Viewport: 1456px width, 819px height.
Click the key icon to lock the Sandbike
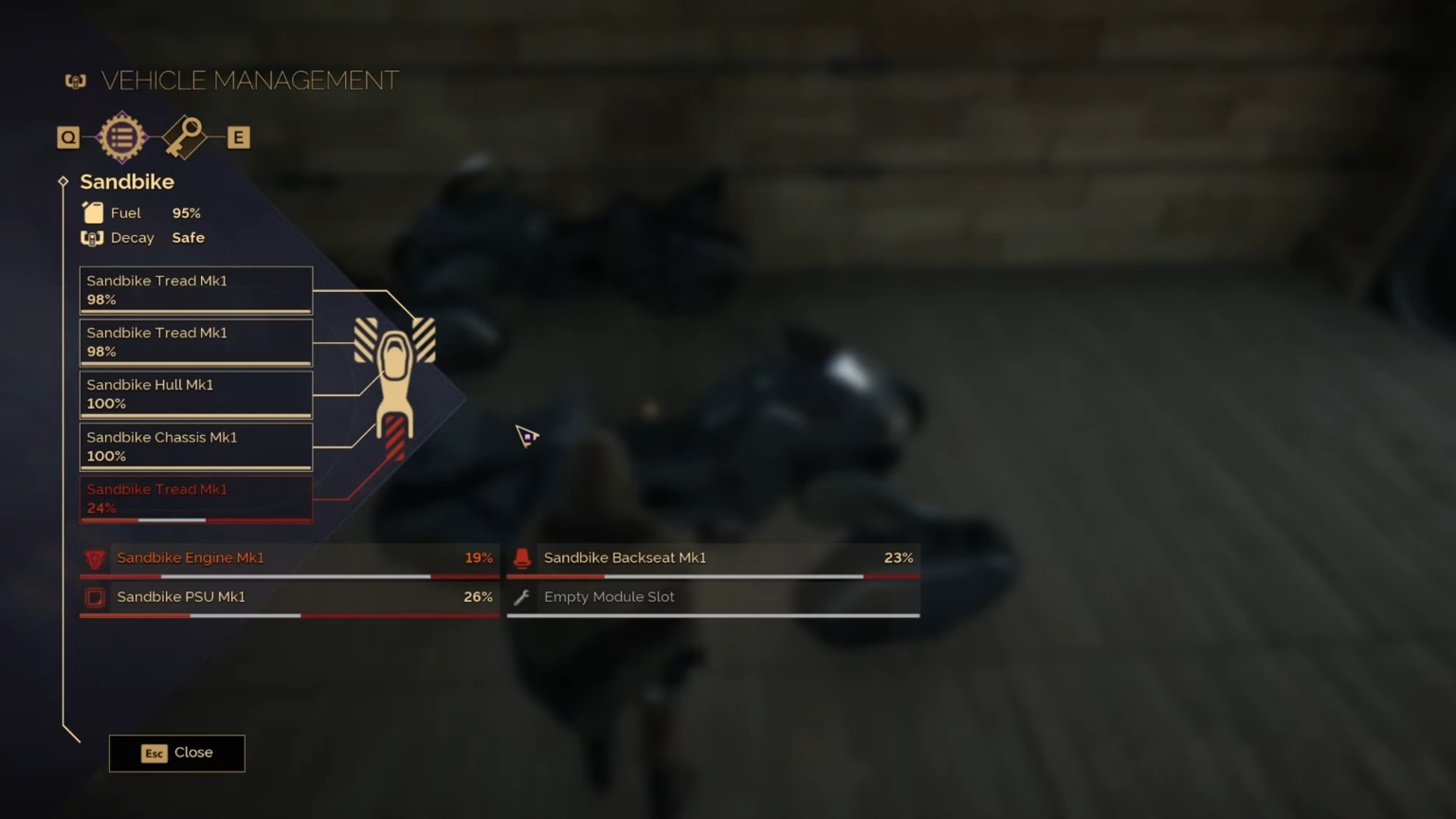(185, 136)
